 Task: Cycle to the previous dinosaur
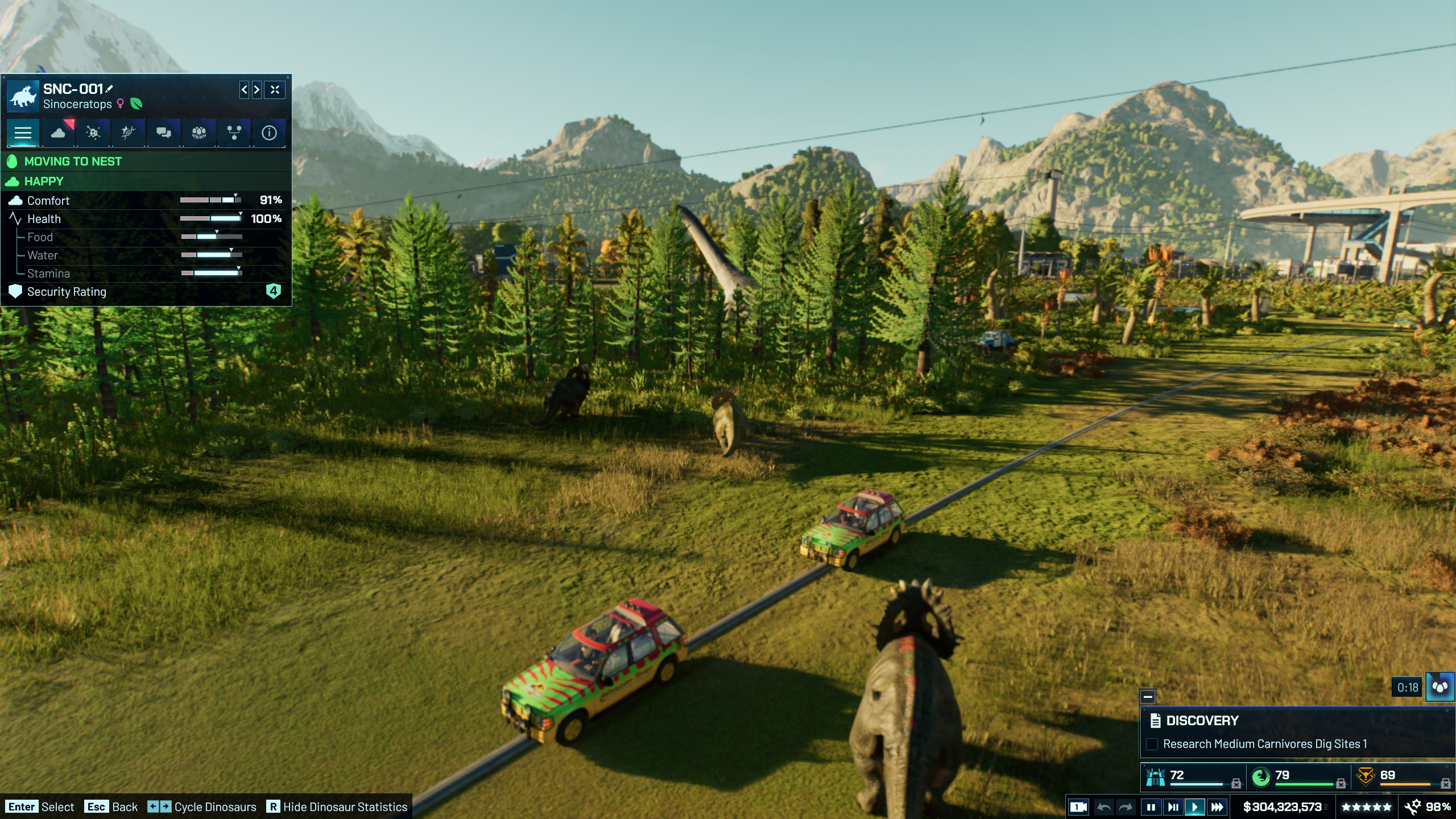(244, 89)
